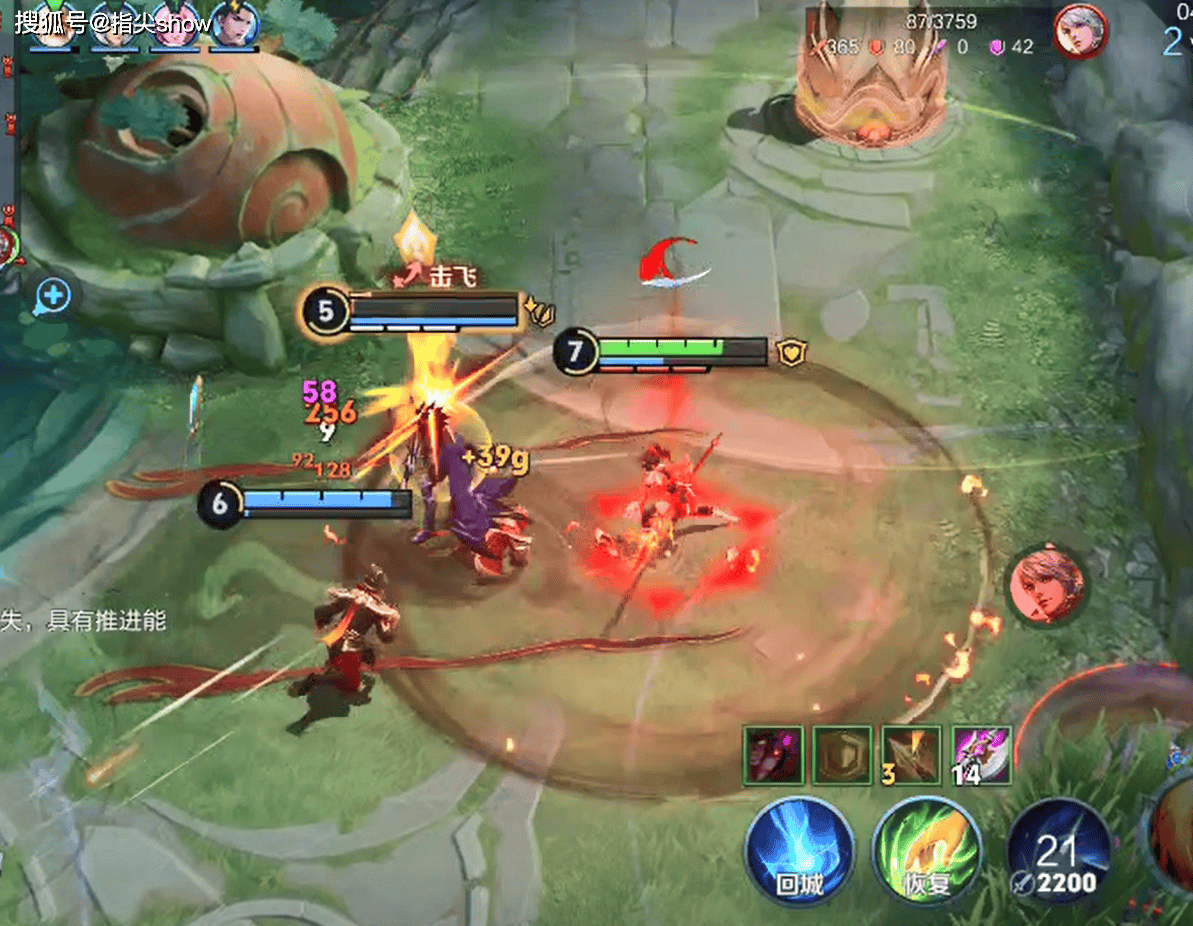Lock onto the enemy hero portrait near skills
1193x926 pixels.
tap(1046, 584)
